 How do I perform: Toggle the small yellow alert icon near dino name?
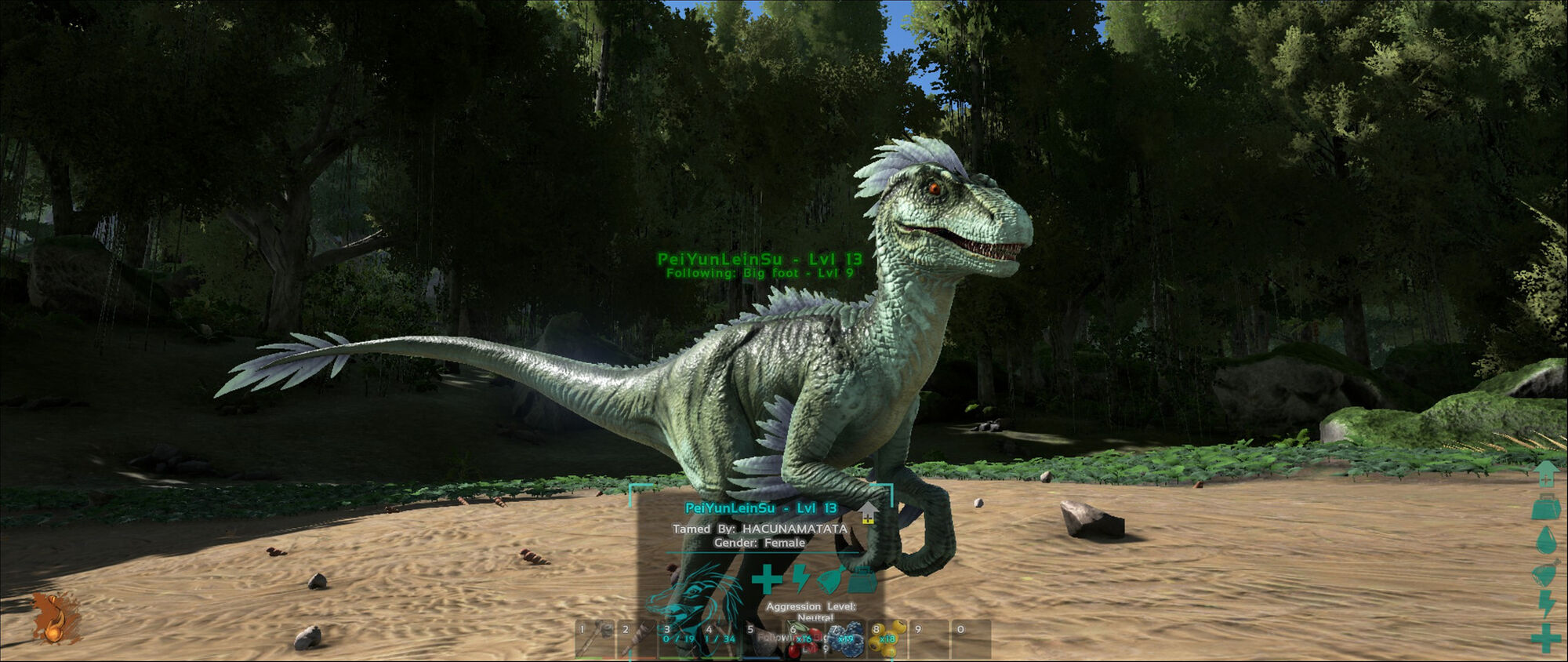(x=867, y=515)
